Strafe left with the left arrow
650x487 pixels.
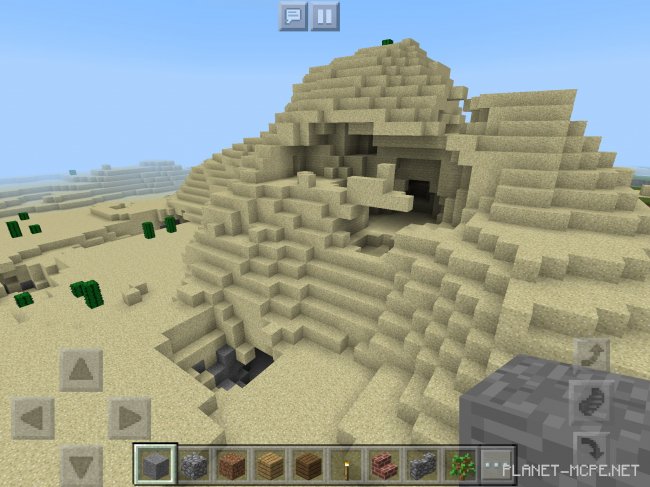(33, 418)
